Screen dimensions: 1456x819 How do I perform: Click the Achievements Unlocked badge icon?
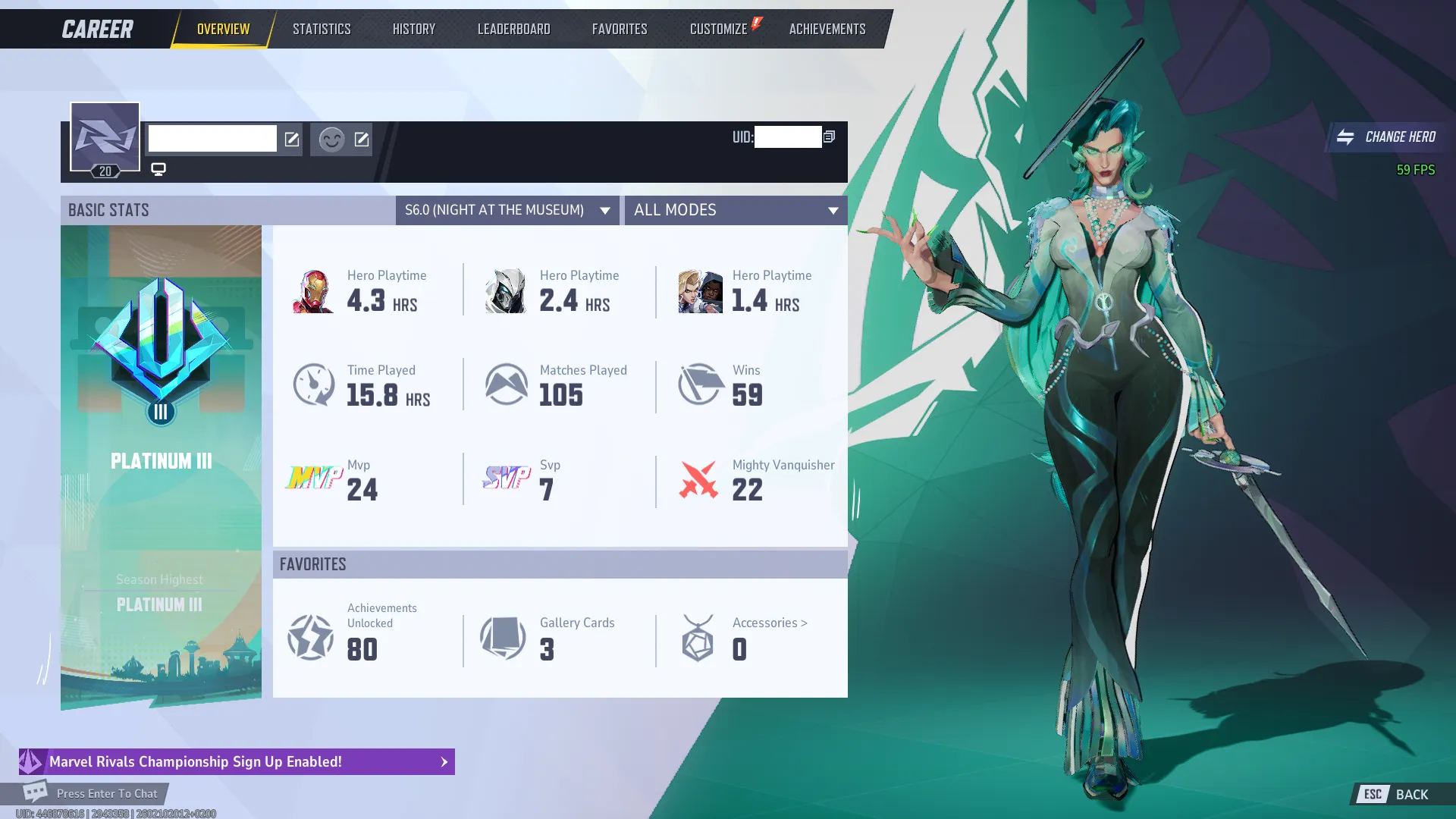pos(311,639)
